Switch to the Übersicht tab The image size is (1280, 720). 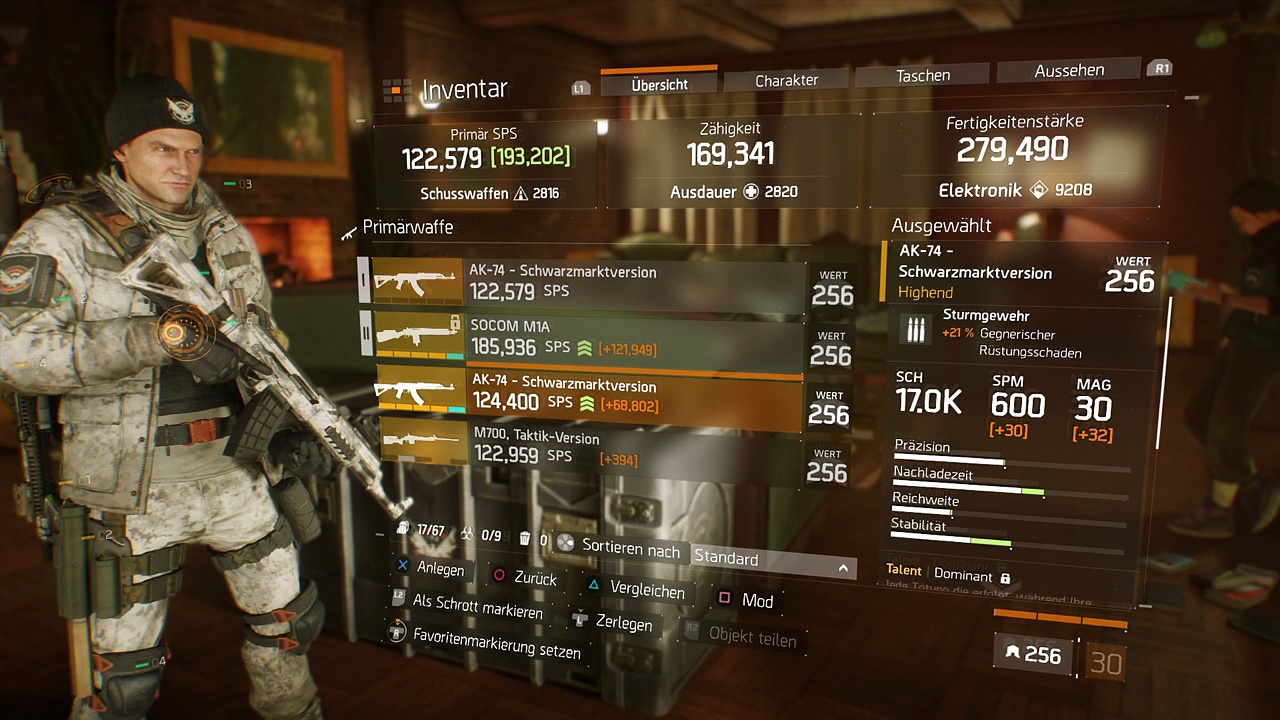pos(659,84)
